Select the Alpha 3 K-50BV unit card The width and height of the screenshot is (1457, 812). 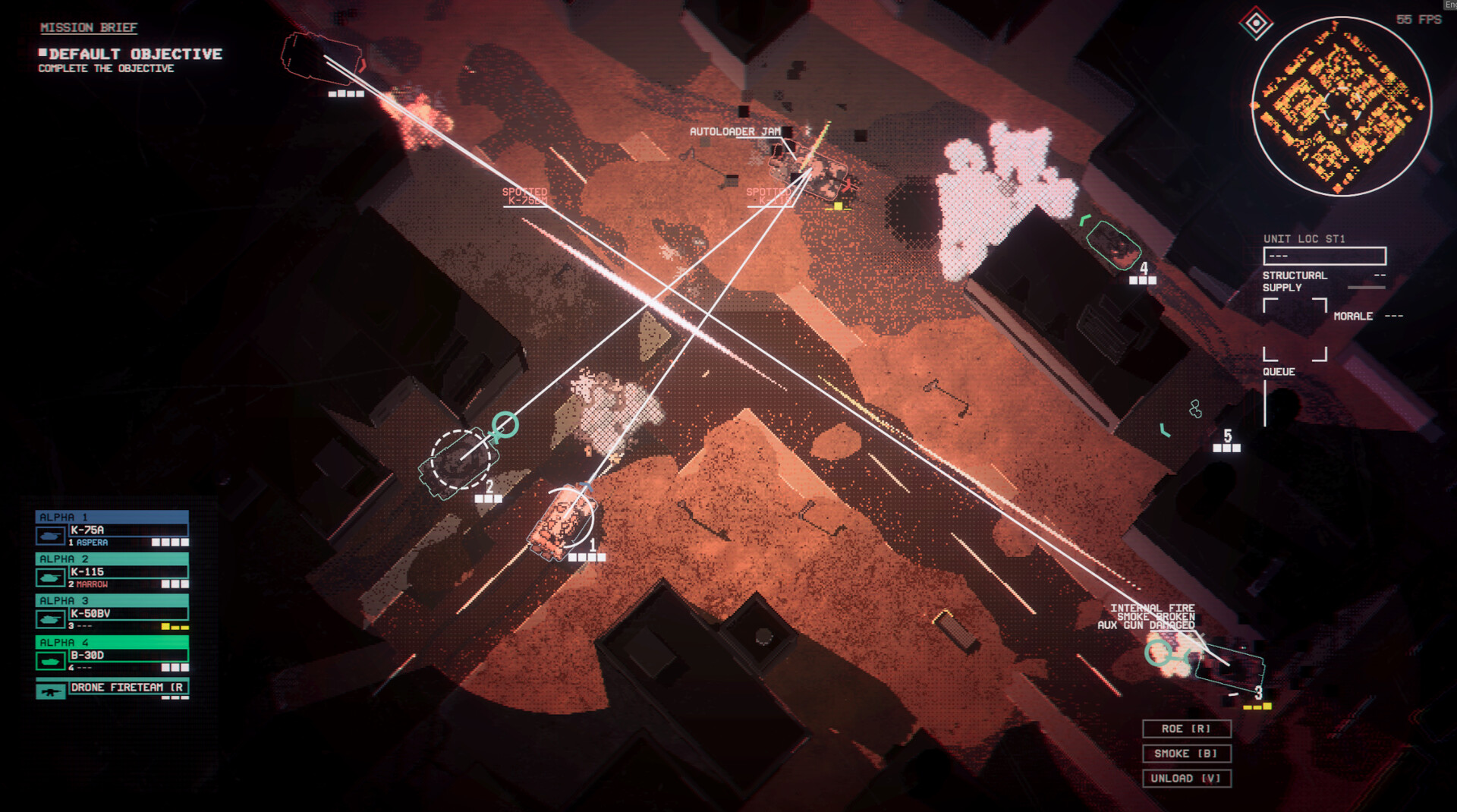click(112, 612)
